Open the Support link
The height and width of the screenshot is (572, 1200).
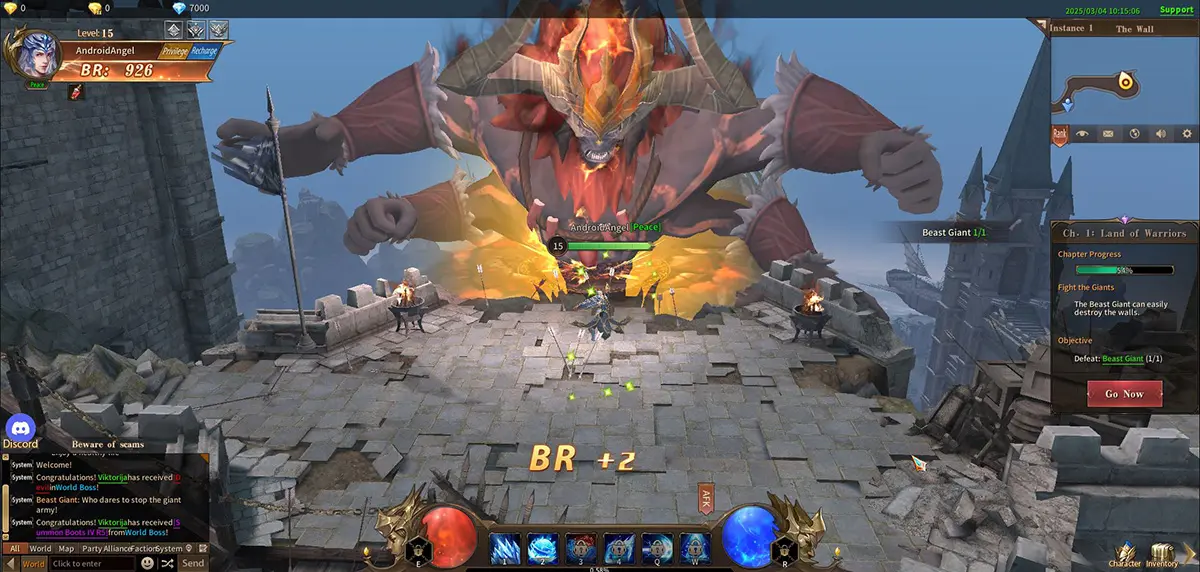(x=1176, y=10)
